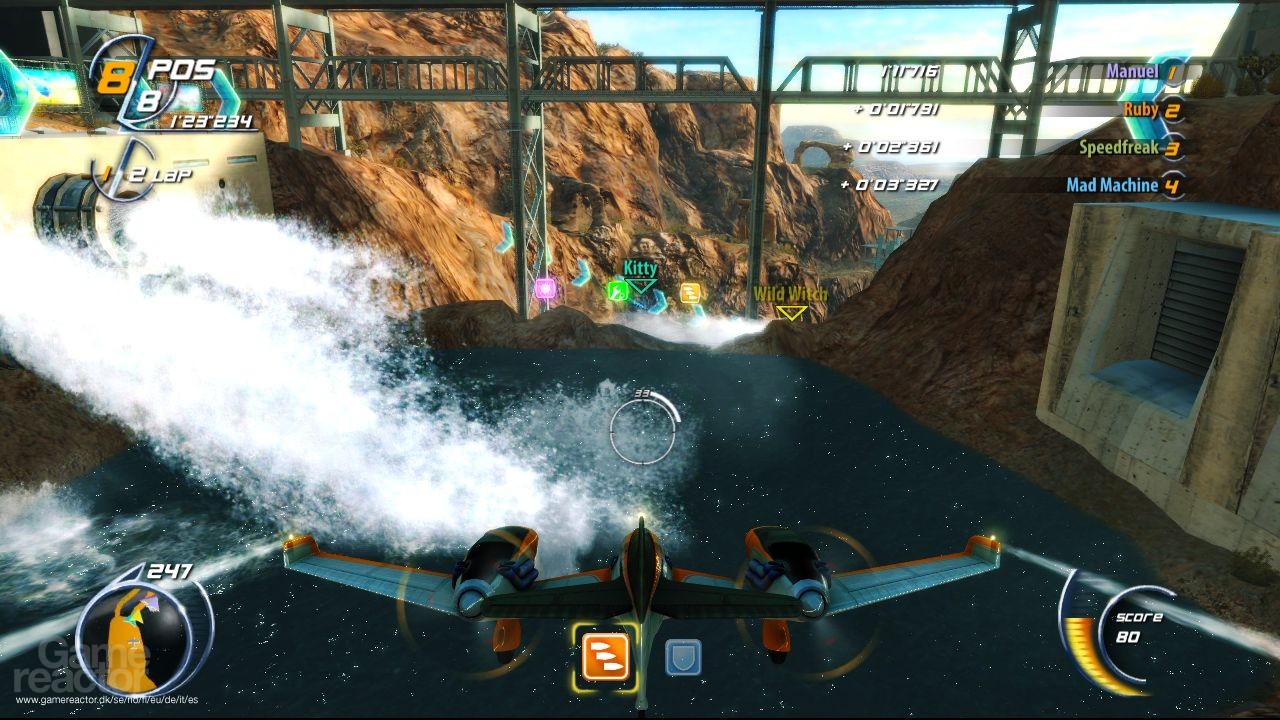Toggle Wild Witch's player marker arrow
Screen dimensions: 1280x720
pyautogui.click(x=791, y=313)
